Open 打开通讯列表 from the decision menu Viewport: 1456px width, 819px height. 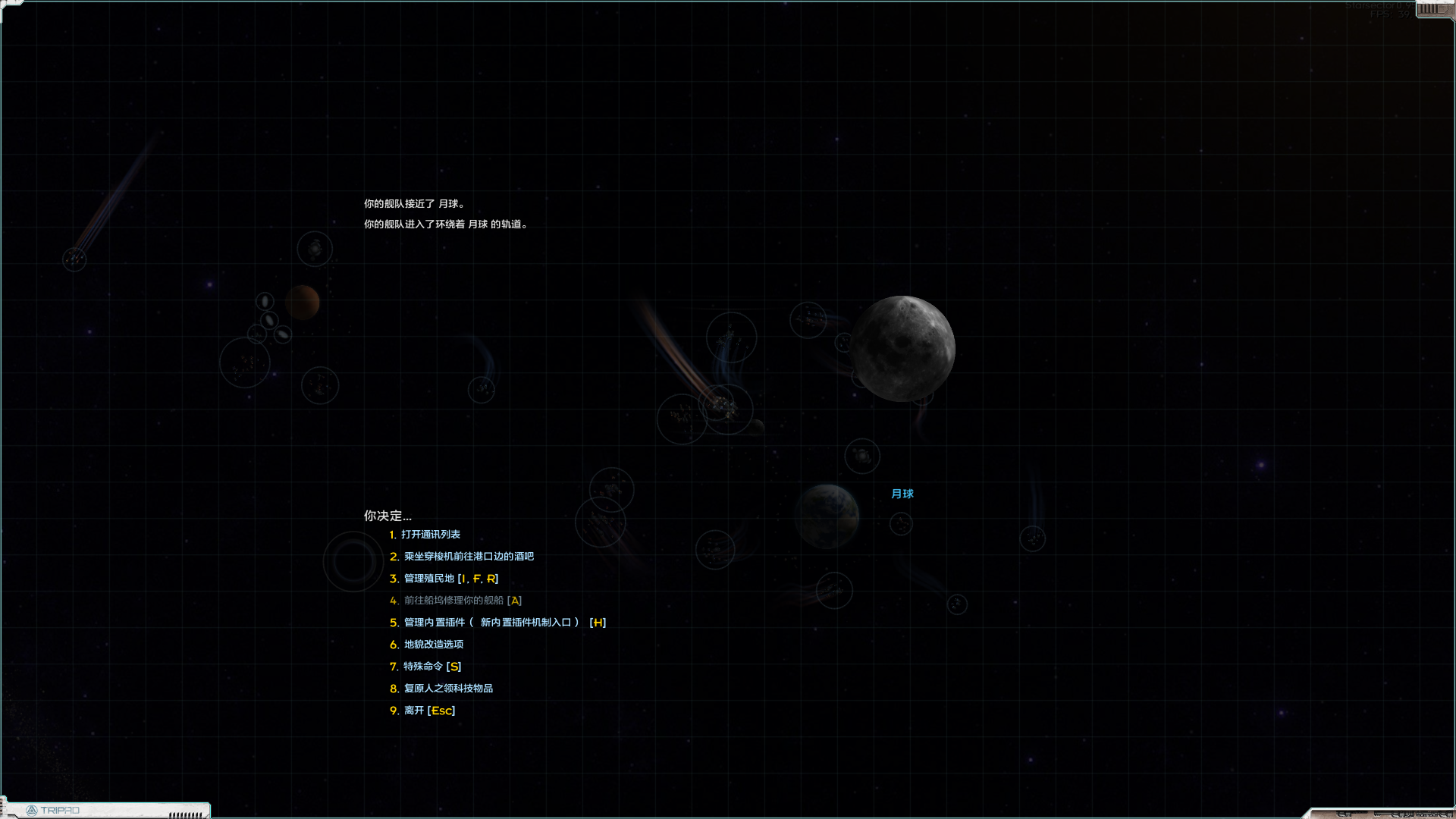coord(430,534)
